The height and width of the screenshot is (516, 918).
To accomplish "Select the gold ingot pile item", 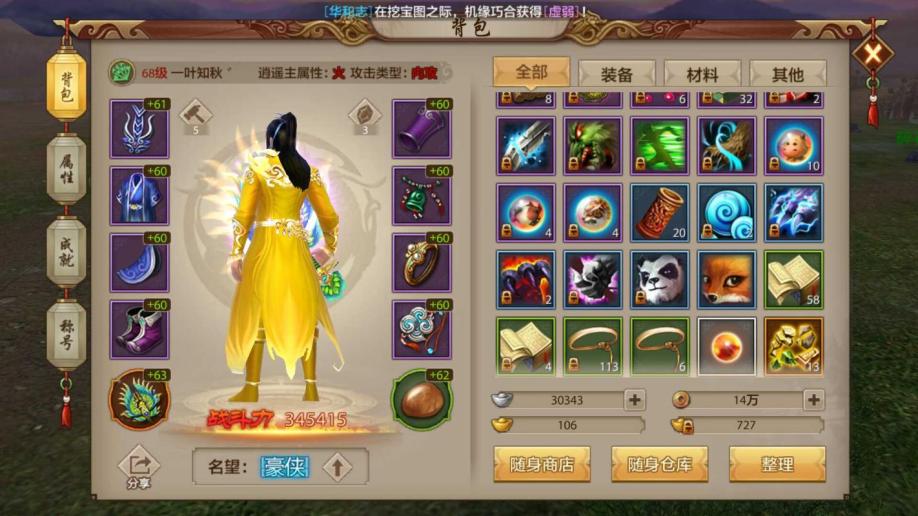I will (x=793, y=345).
